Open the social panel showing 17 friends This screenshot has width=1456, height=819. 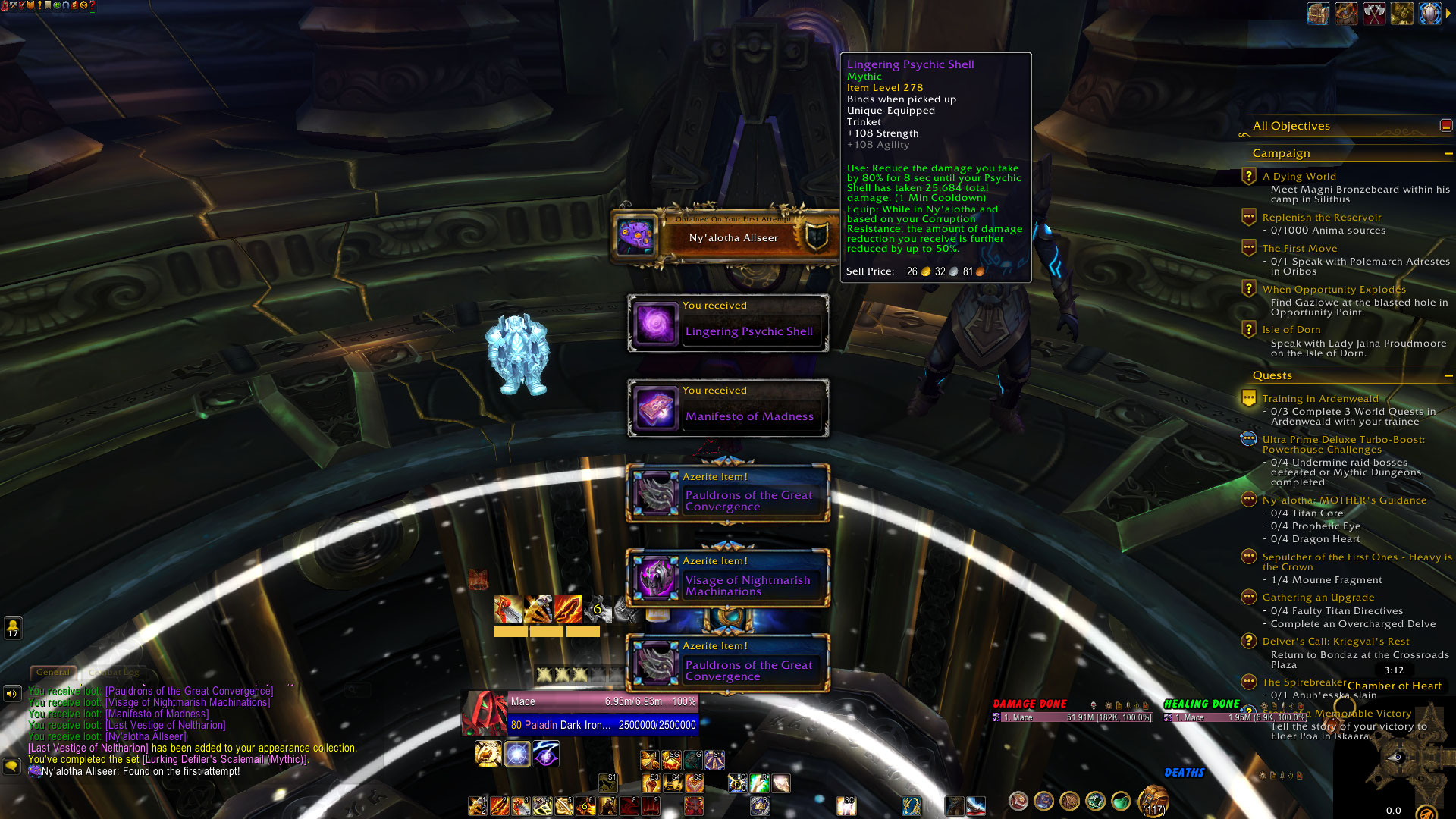13,628
